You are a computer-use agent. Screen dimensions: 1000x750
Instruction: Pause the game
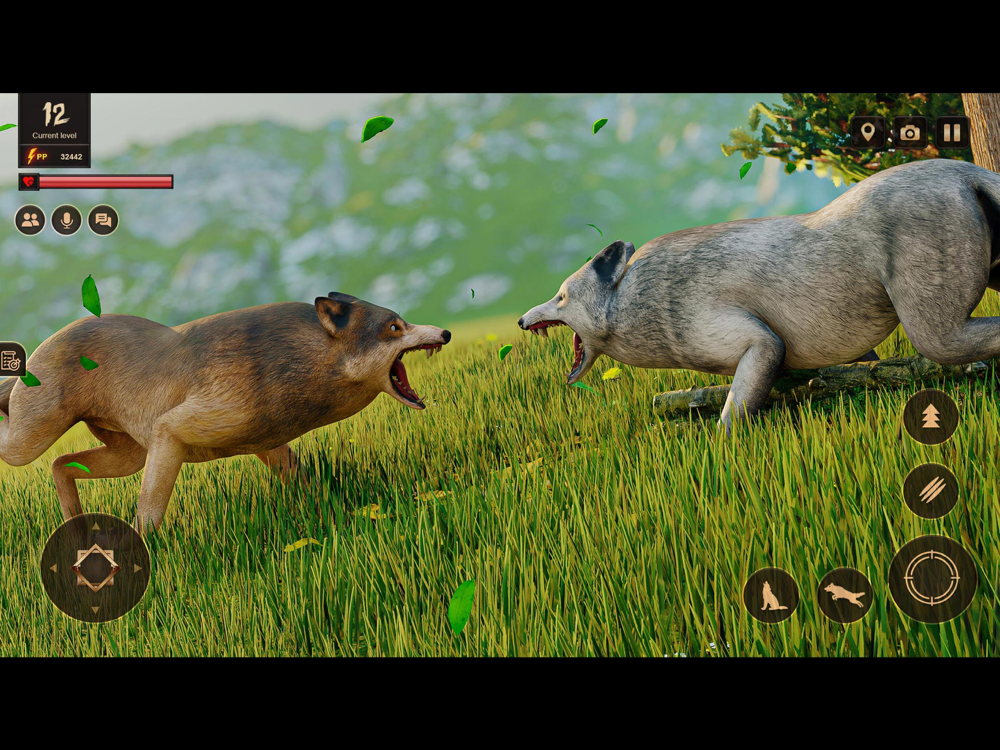pyautogui.click(x=952, y=132)
